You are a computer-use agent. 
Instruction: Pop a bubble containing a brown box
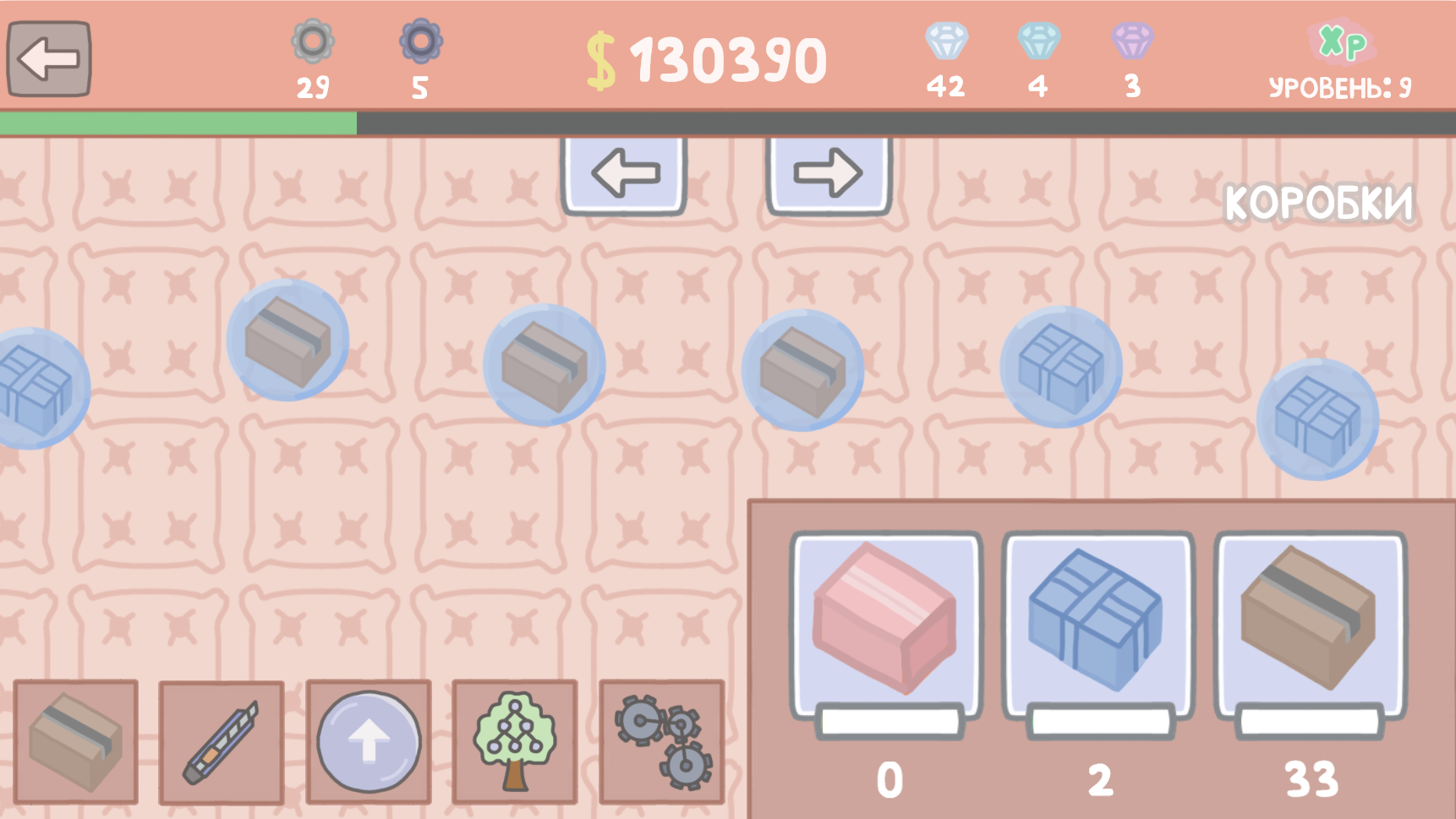[544, 362]
